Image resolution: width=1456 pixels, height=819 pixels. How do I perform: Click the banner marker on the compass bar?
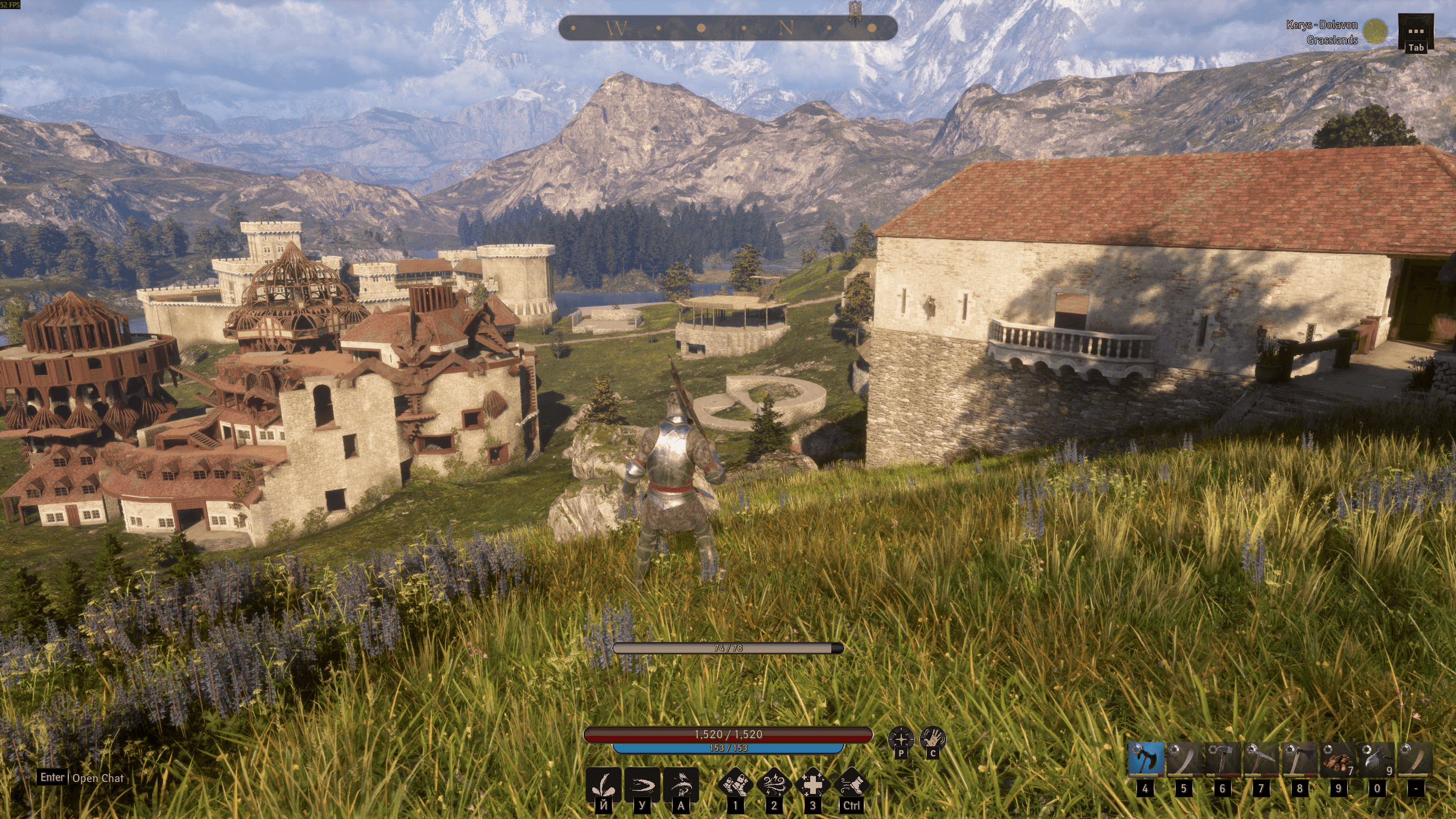[x=855, y=11]
